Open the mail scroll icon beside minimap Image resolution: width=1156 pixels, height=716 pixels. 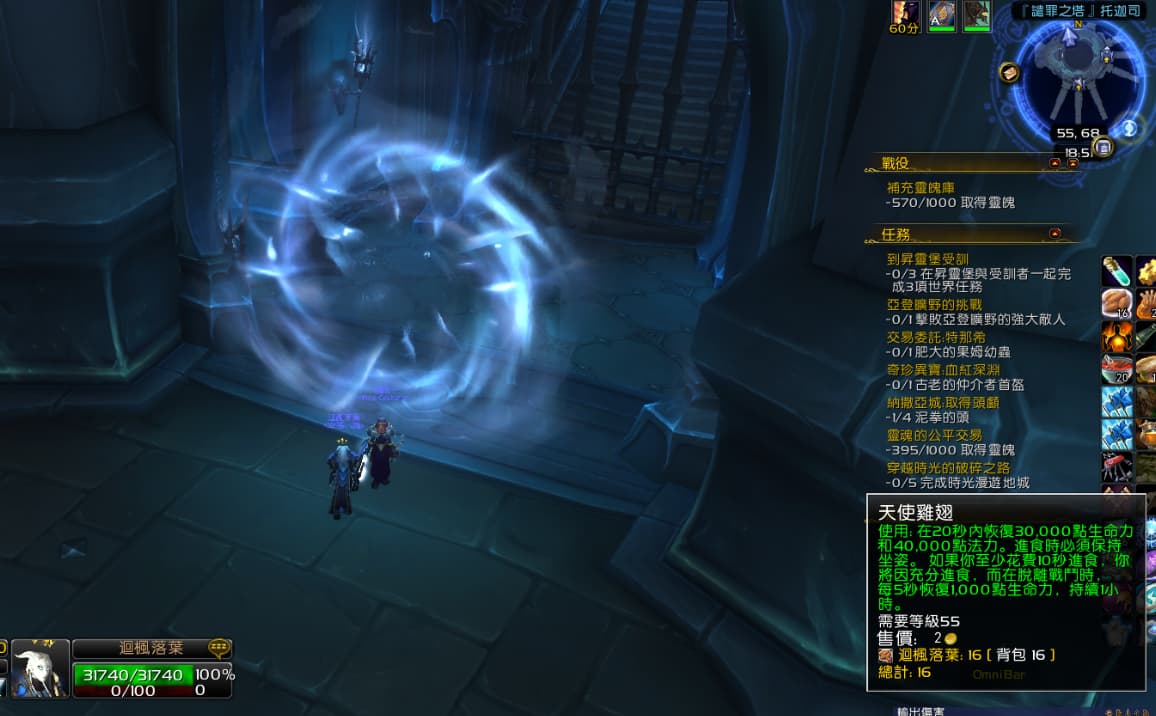(x=1009, y=72)
